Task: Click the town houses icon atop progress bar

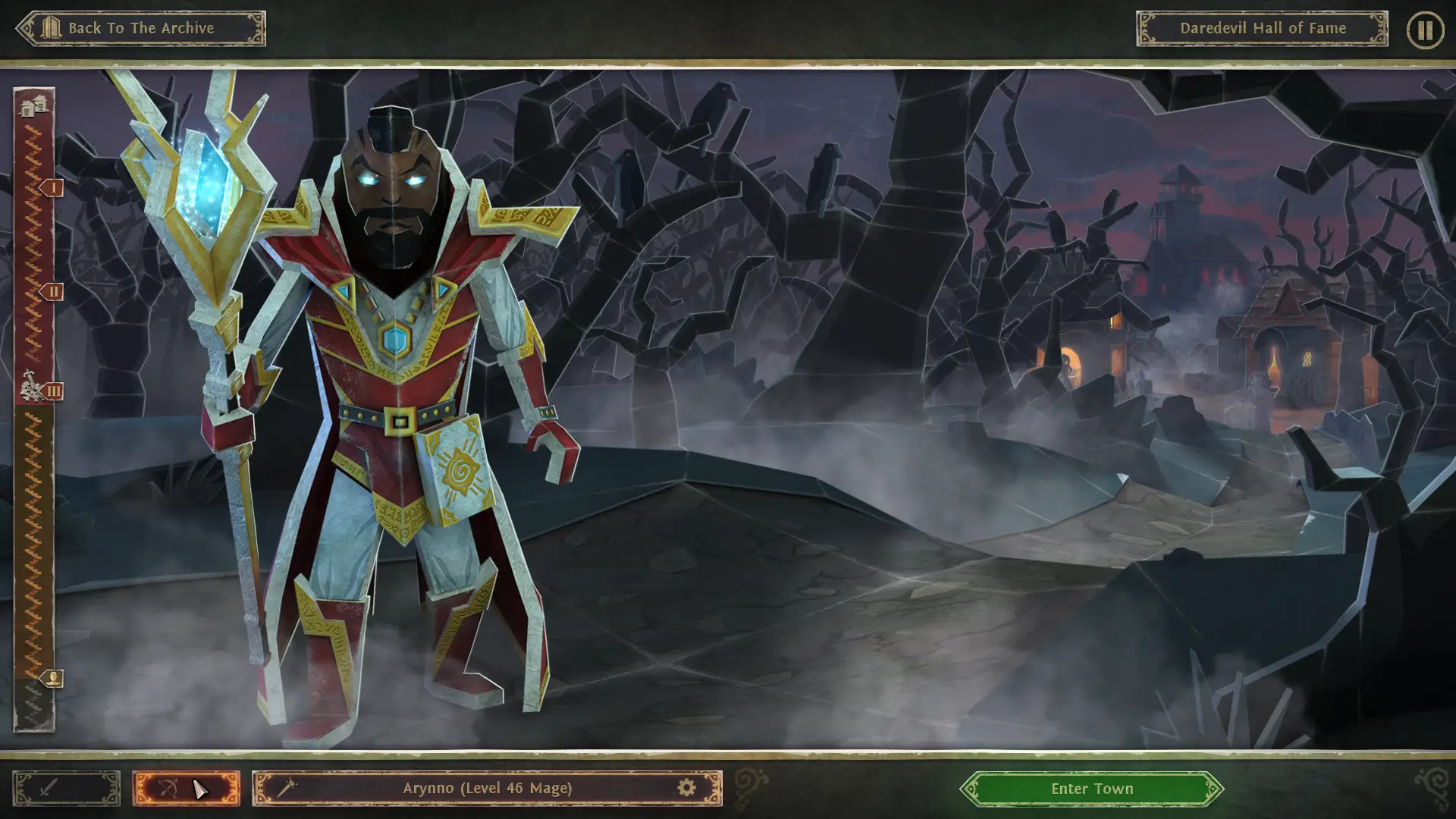Action: (34, 106)
